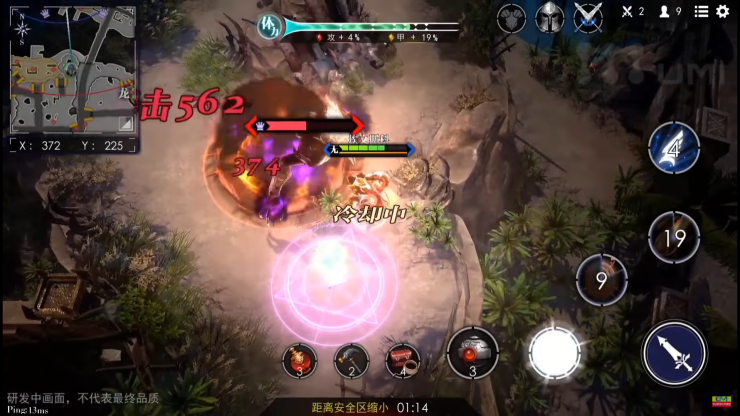The width and height of the screenshot is (740, 416).
Task: Select the chest armor equipment slot
Action: tap(511, 16)
